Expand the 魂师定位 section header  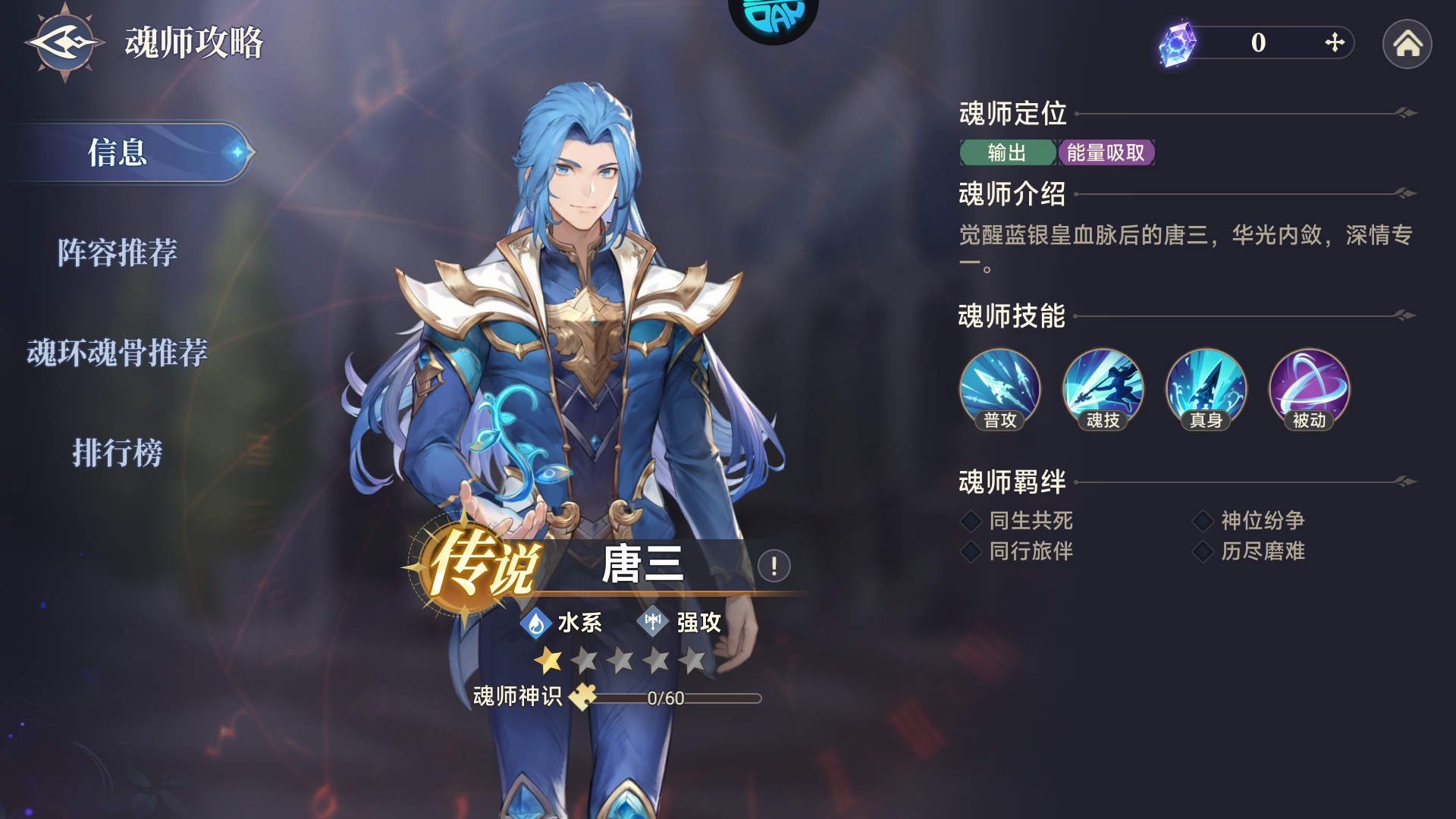[1011, 115]
